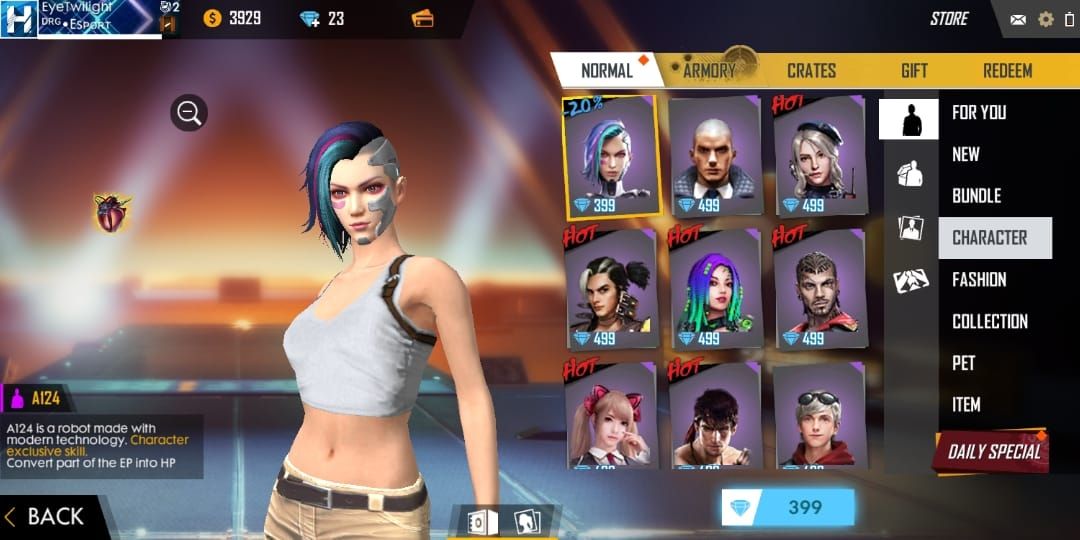Switch to the ARMORY tab

pyautogui.click(x=709, y=71)
